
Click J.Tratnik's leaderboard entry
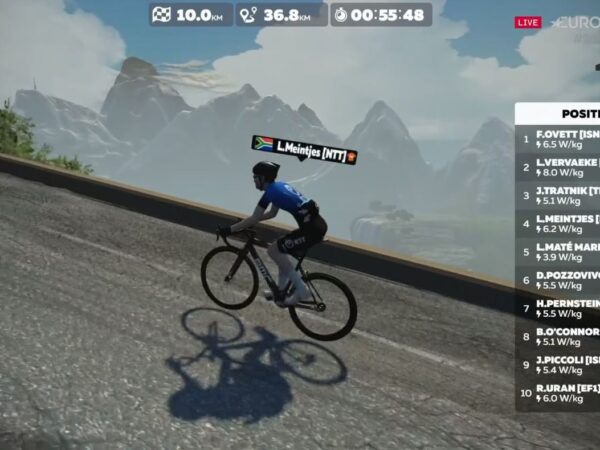coord(566,194)
